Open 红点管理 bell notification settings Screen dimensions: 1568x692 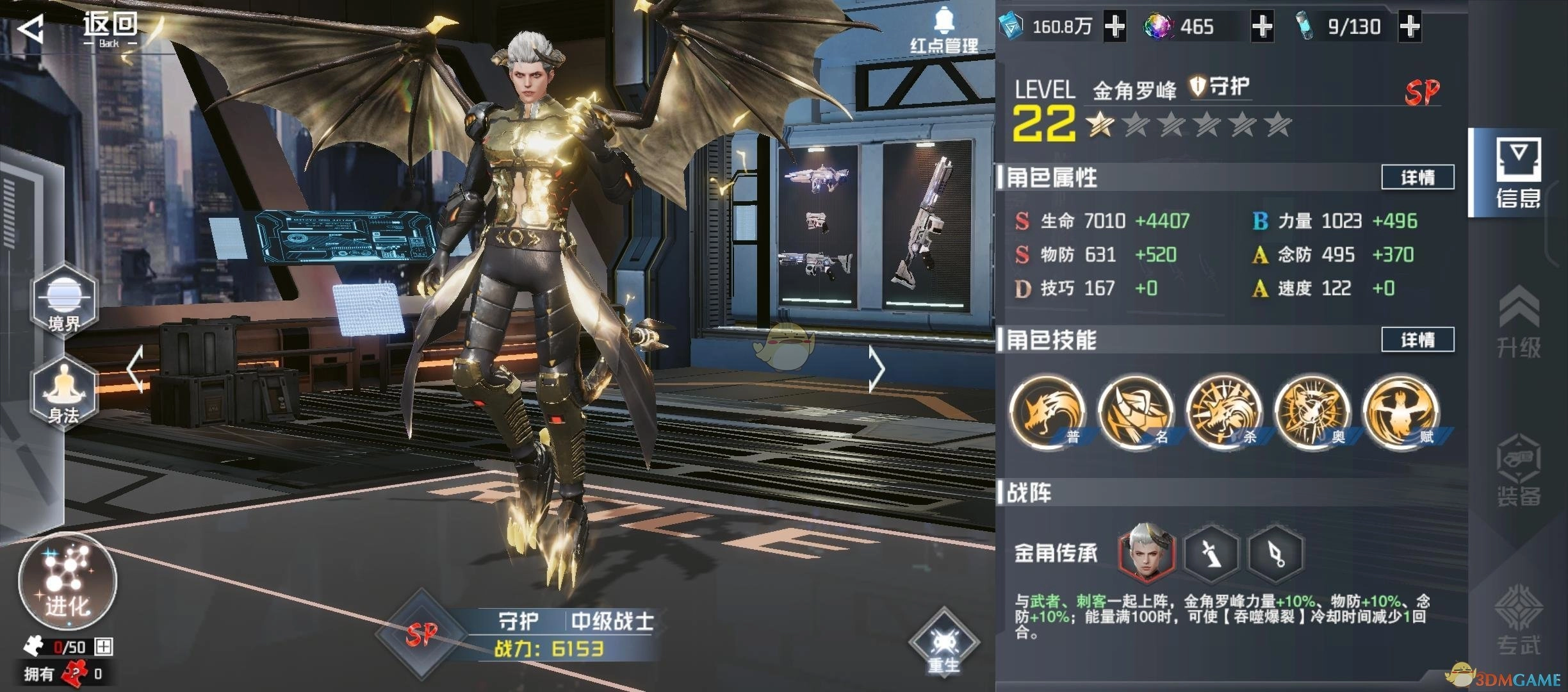944,31
